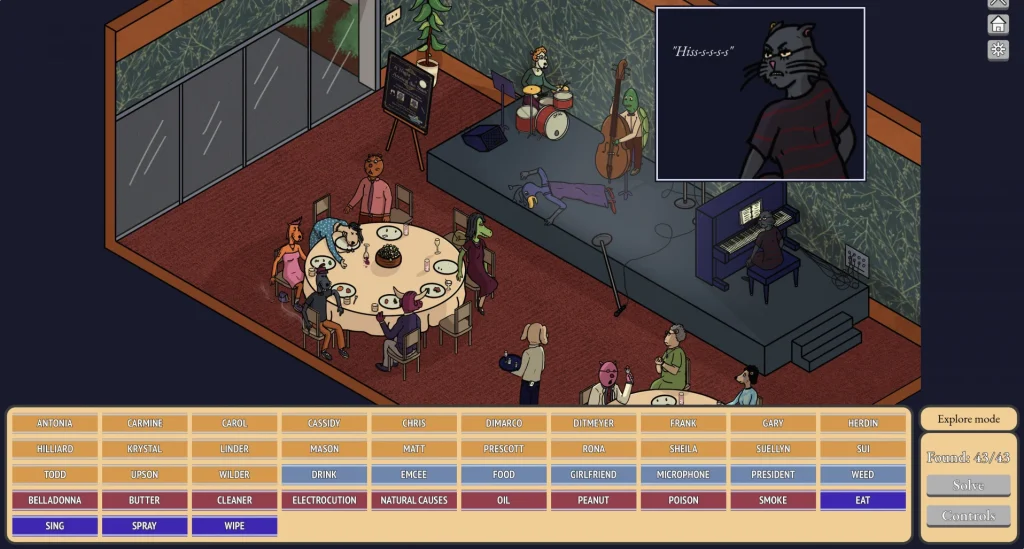Pick the SPRAY verb tile

point(144,525)
